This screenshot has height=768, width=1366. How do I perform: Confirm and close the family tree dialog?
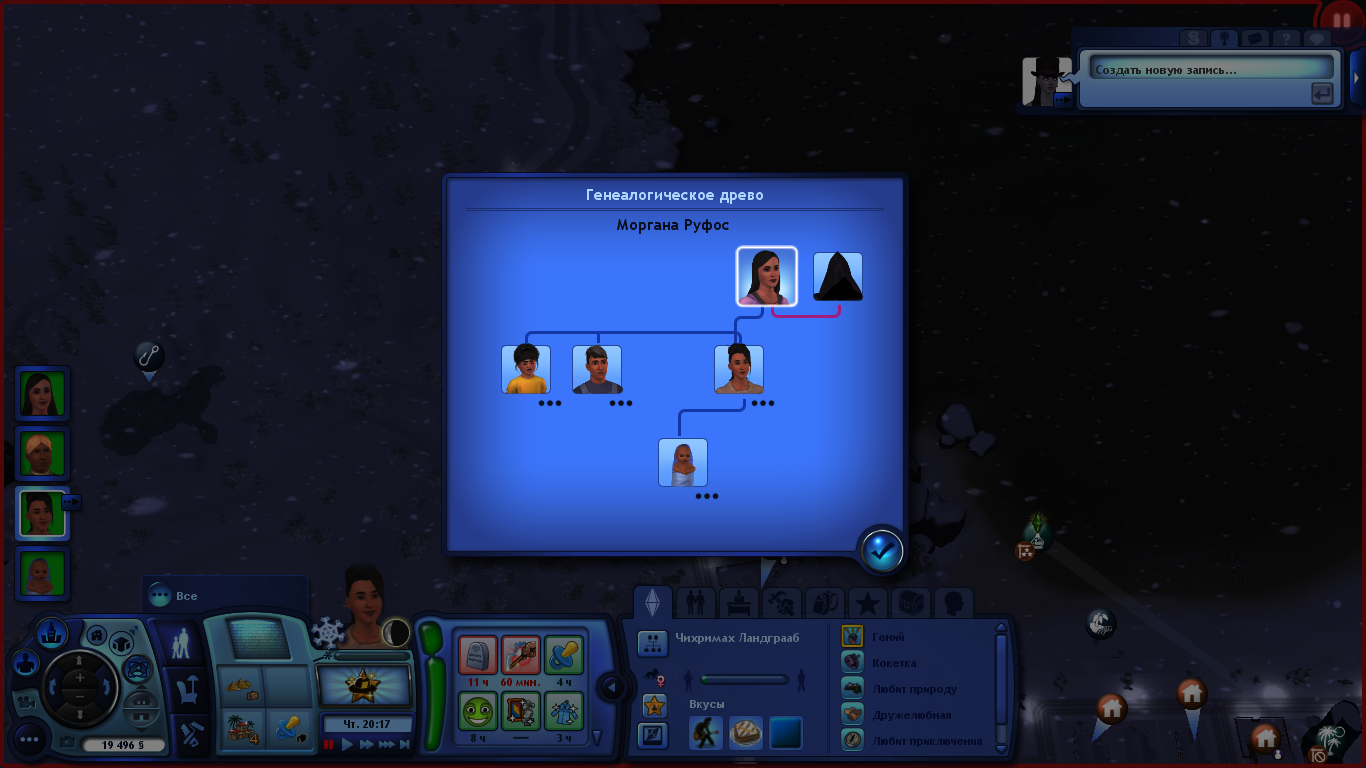(x=882, y=550)
